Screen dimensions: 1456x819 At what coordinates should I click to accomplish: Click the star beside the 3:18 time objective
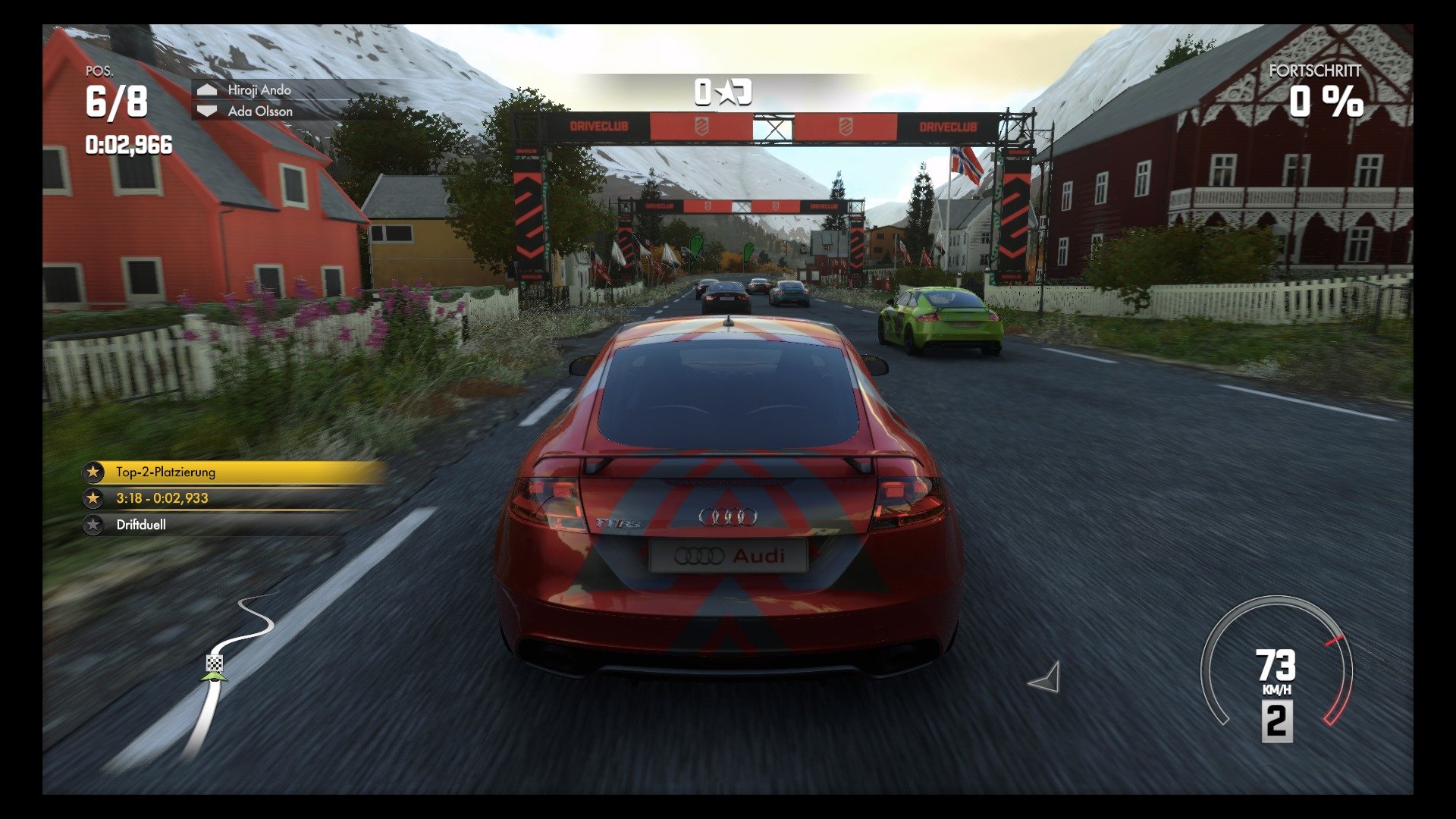pyautogui.click(x=93, y=498)
